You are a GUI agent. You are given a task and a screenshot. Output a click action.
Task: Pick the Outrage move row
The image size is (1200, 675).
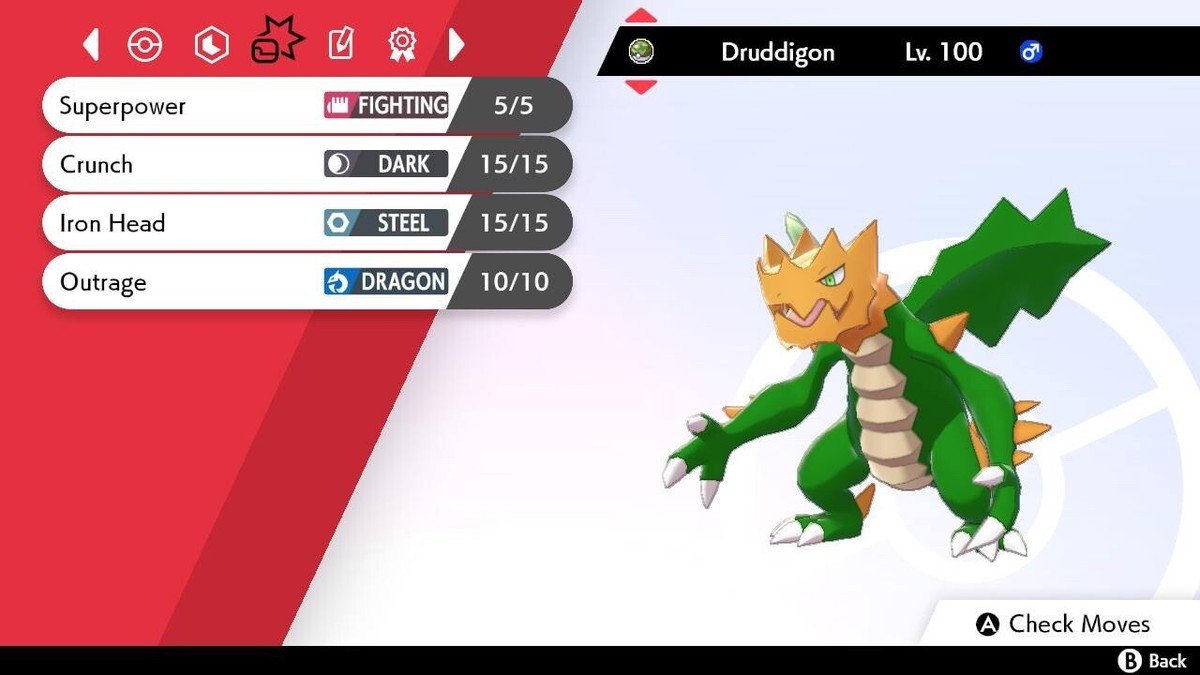click(x=300, y=282)
